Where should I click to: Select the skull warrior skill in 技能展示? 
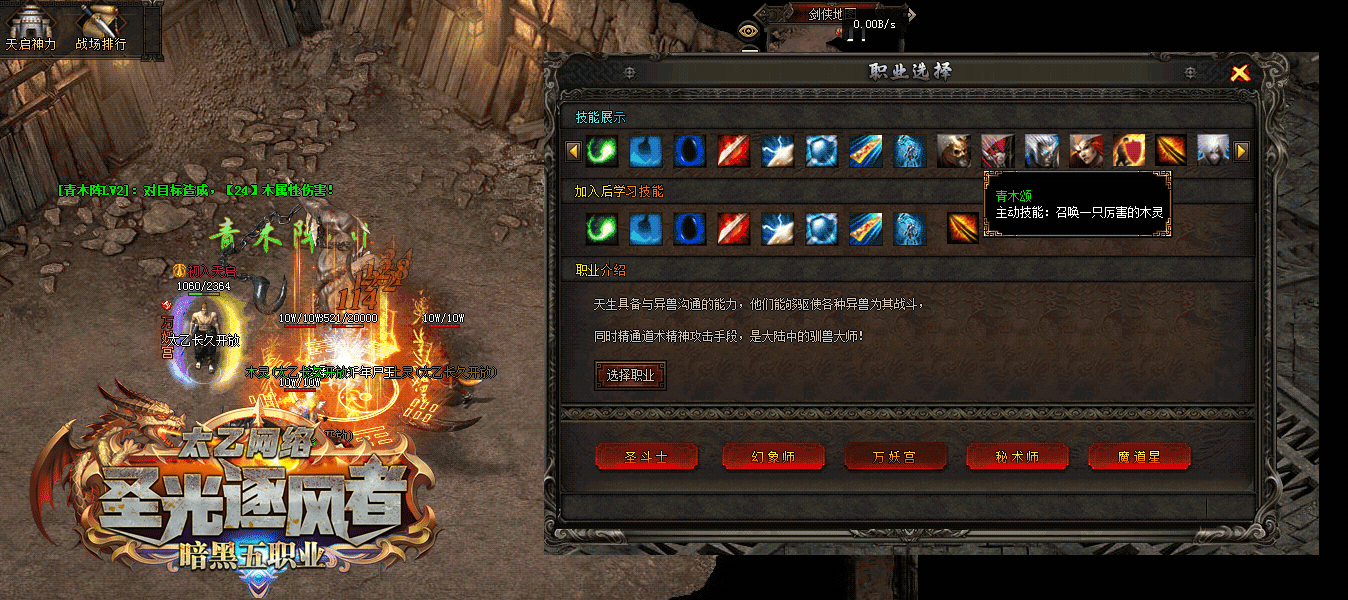click(953, 151)
